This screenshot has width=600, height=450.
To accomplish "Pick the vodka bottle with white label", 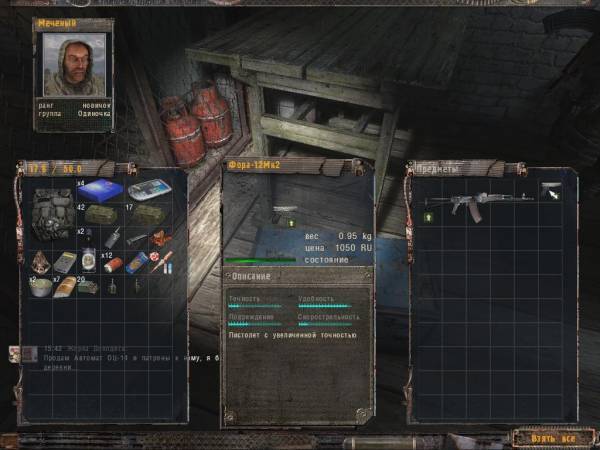I will tap(88, 262).
